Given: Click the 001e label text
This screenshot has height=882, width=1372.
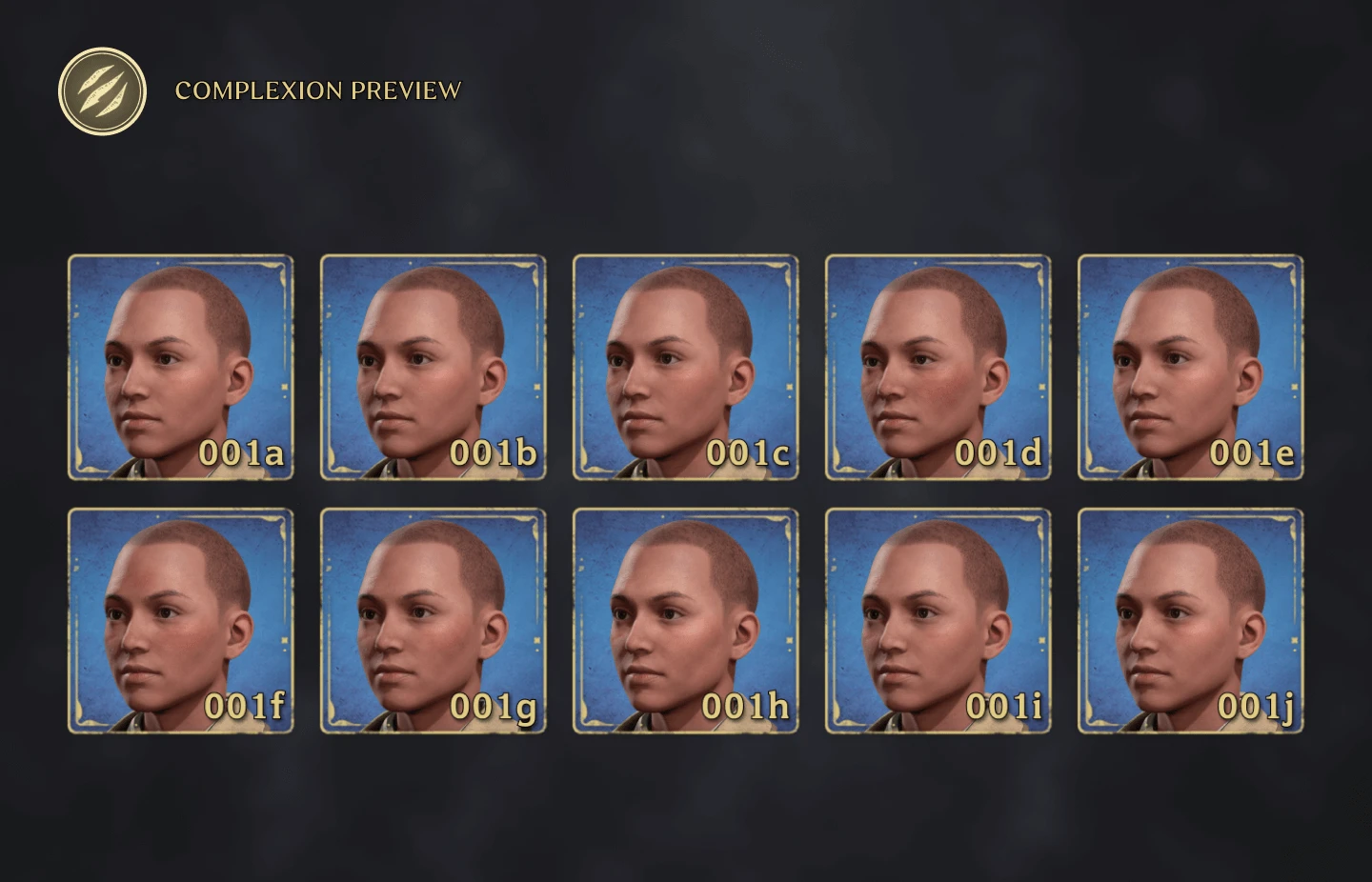Looking at the screenshot, I should 1254,454.
